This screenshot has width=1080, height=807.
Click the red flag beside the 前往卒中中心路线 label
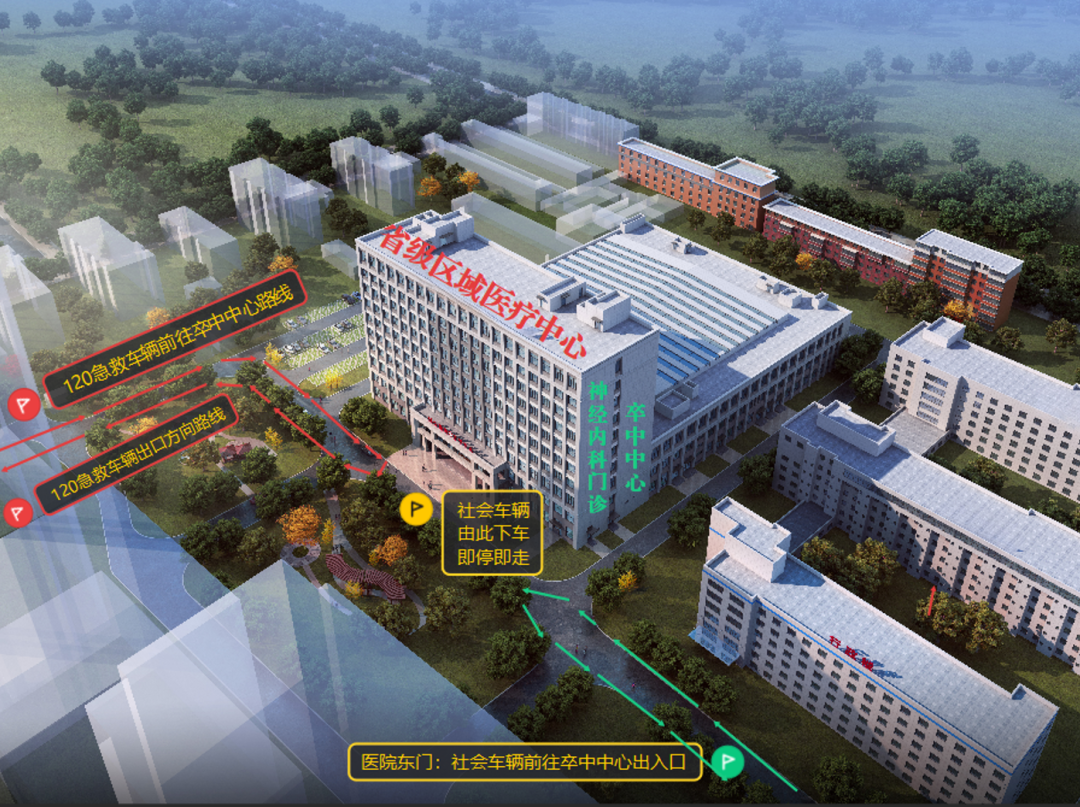coord(20,404)
